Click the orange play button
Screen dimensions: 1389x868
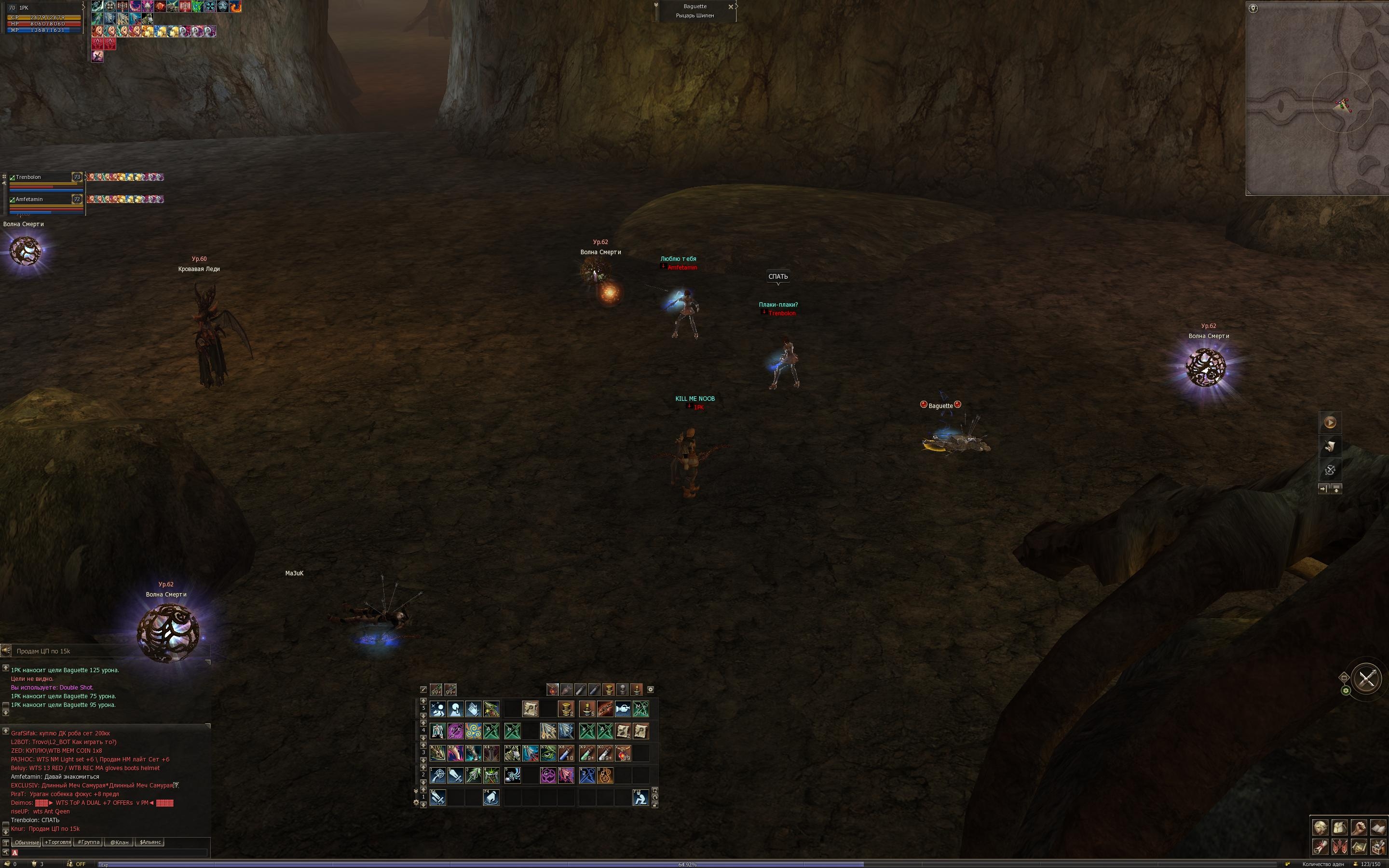tap(1330, 422)
